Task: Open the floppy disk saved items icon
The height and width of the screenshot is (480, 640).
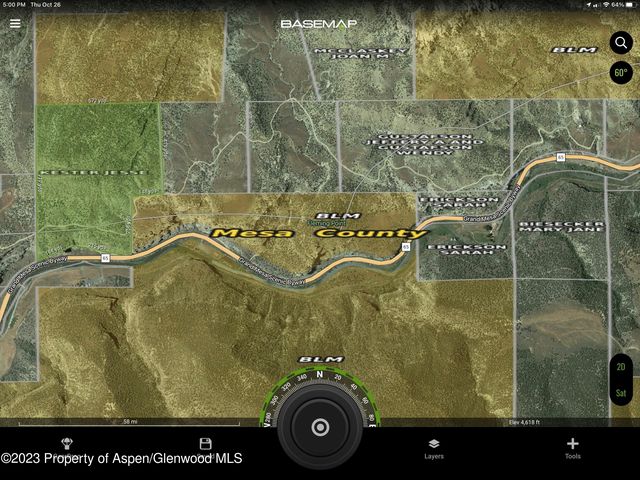Action: (x=205, y=444)
